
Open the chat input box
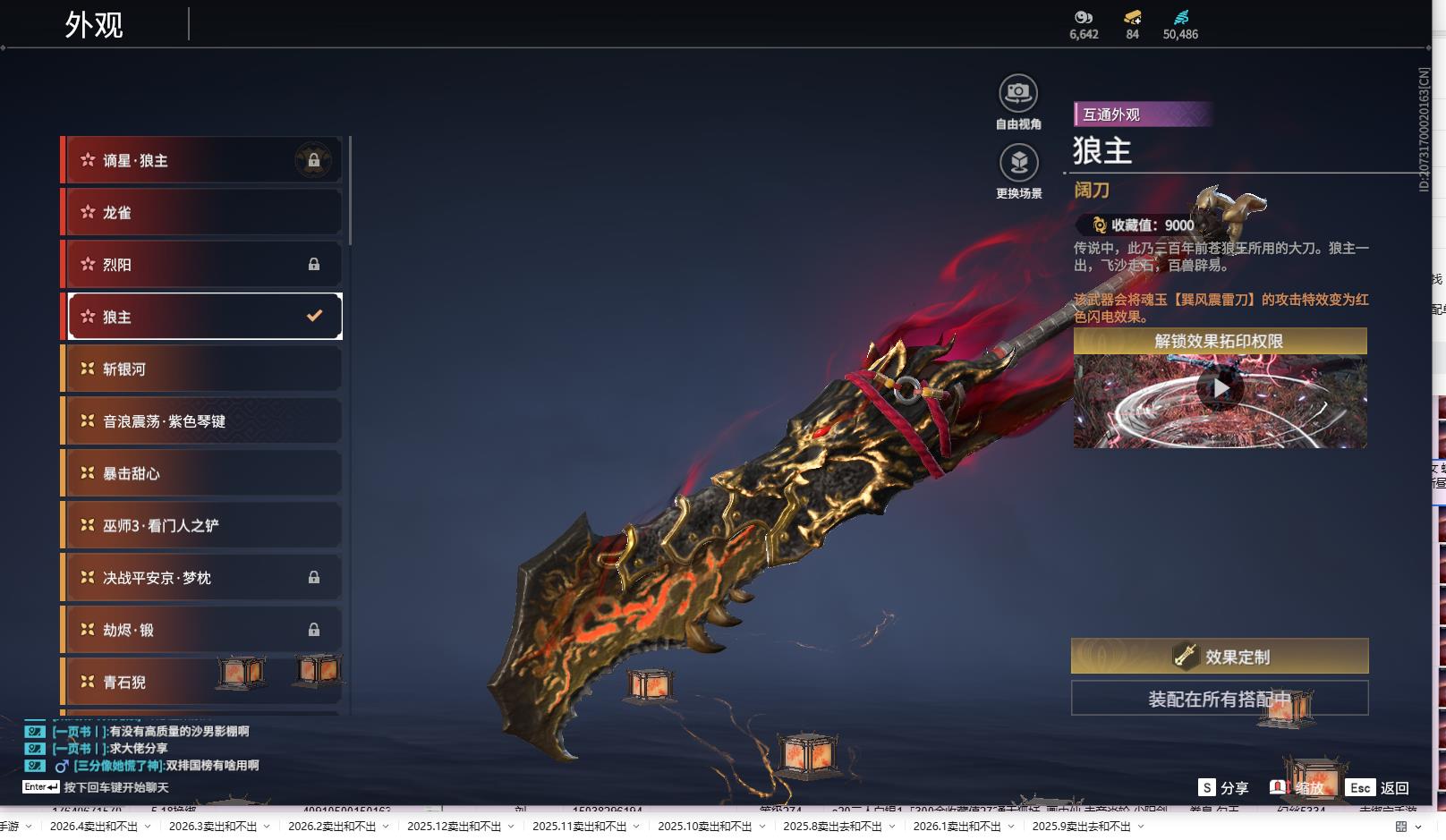coord(115,787)
